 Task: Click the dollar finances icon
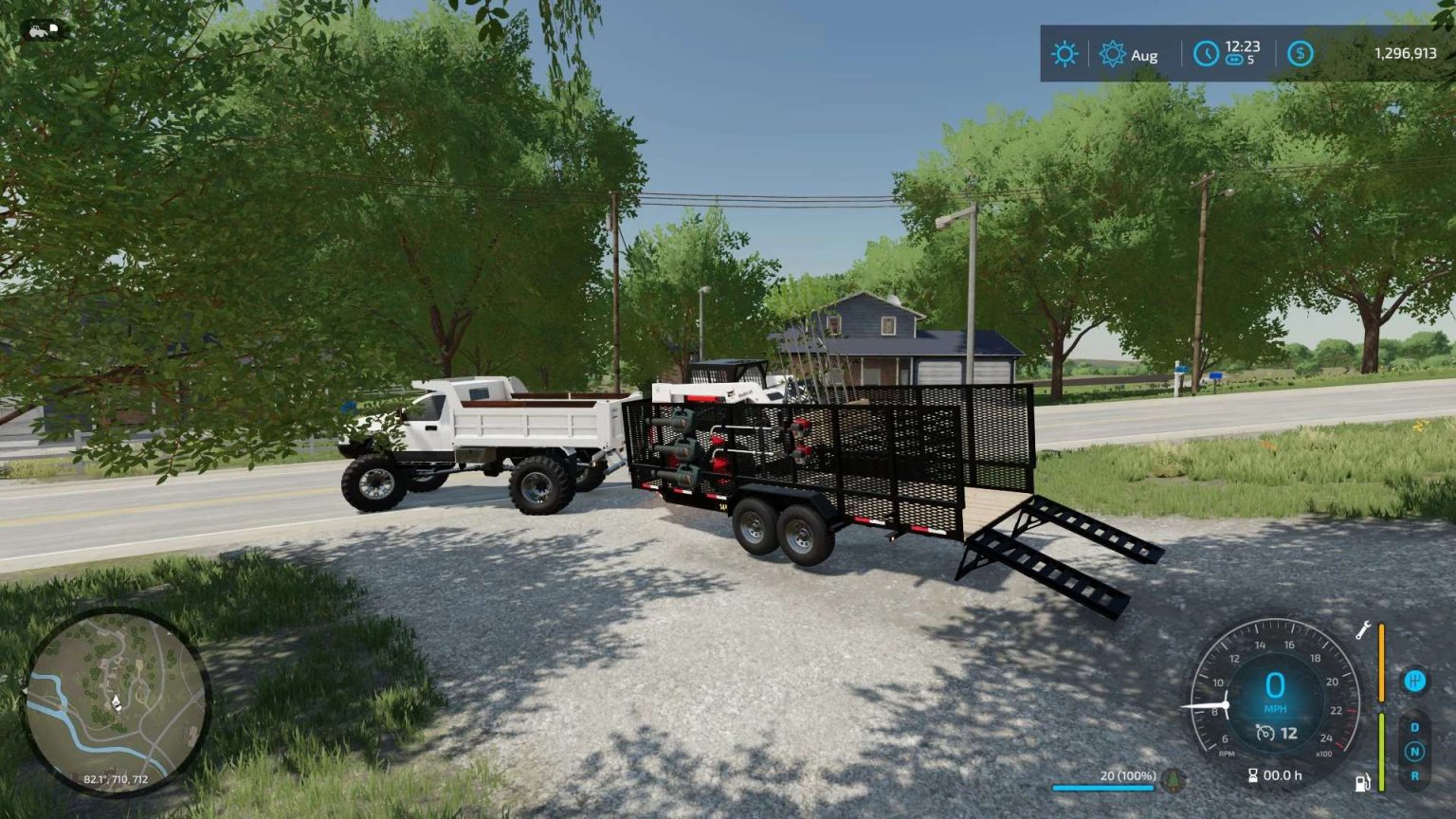point(1300,53)
